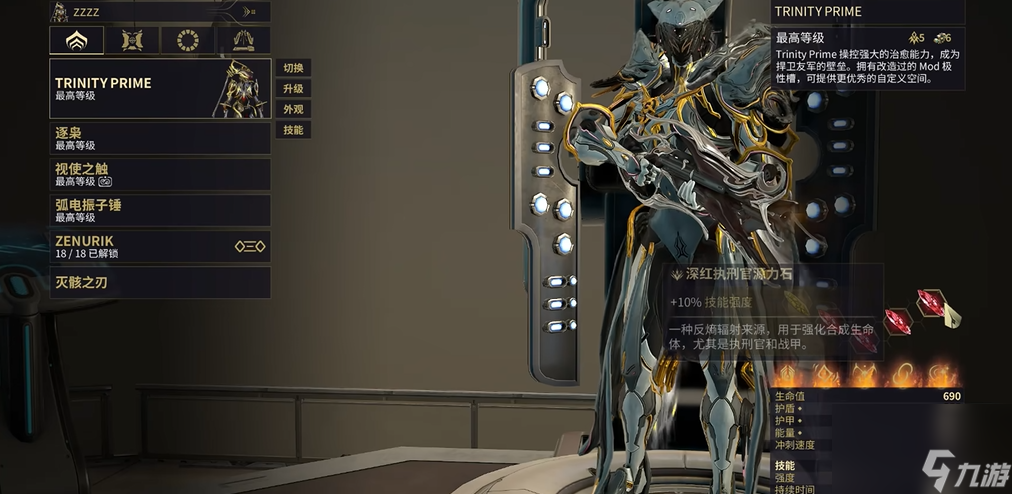Select the 弧电振子锤 melee weapon row

pos(160,210)
